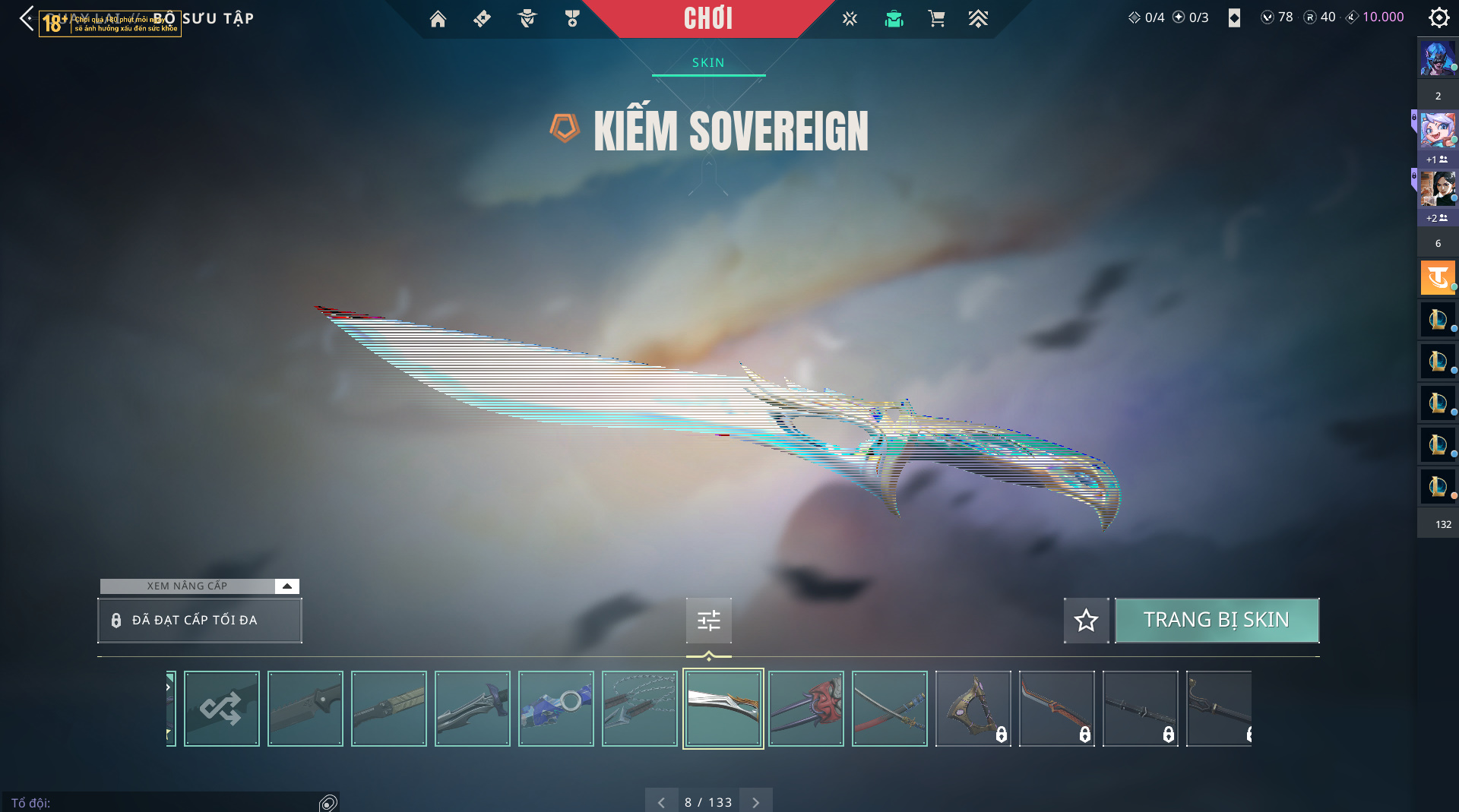Open the settings gear

coord(1438,17)
